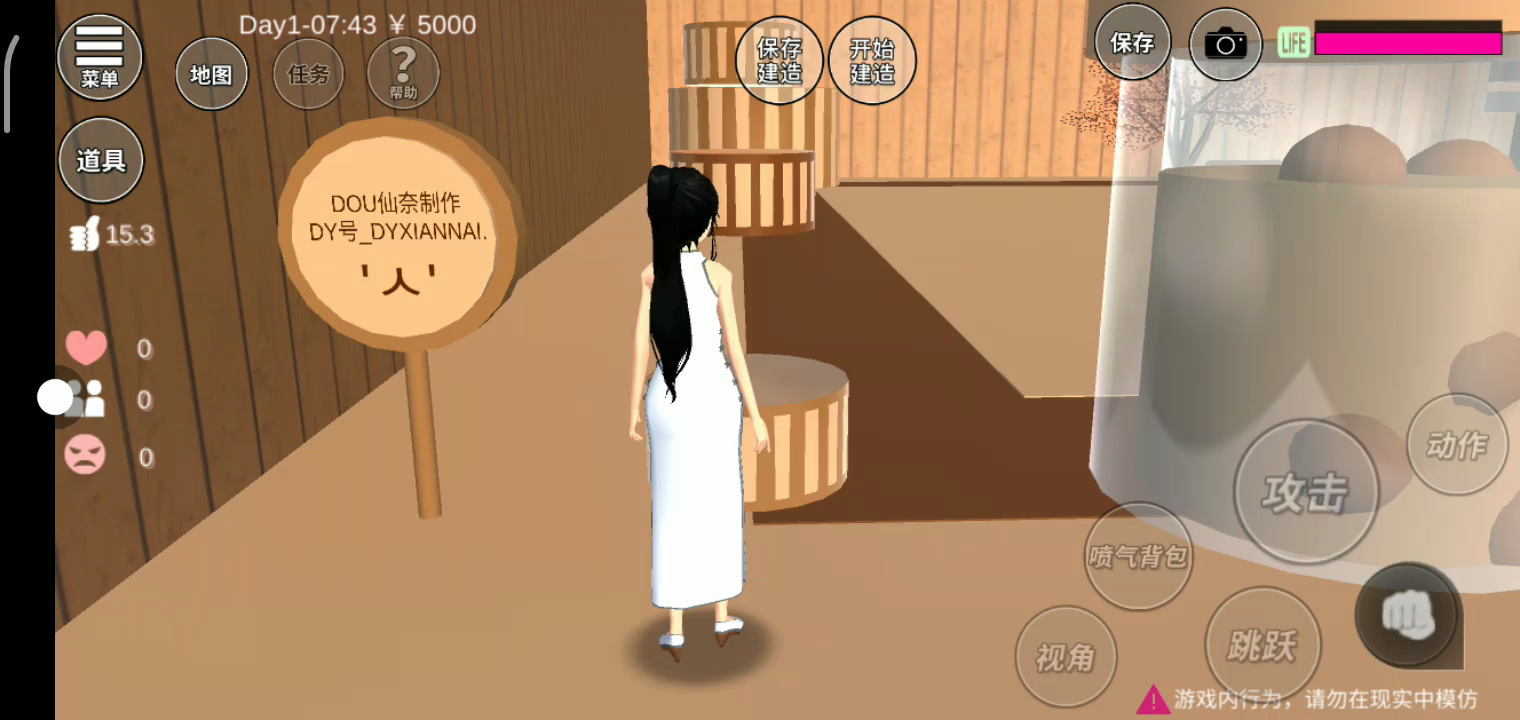Tap the 跳跃 jump button

(x=1262, y=645)
